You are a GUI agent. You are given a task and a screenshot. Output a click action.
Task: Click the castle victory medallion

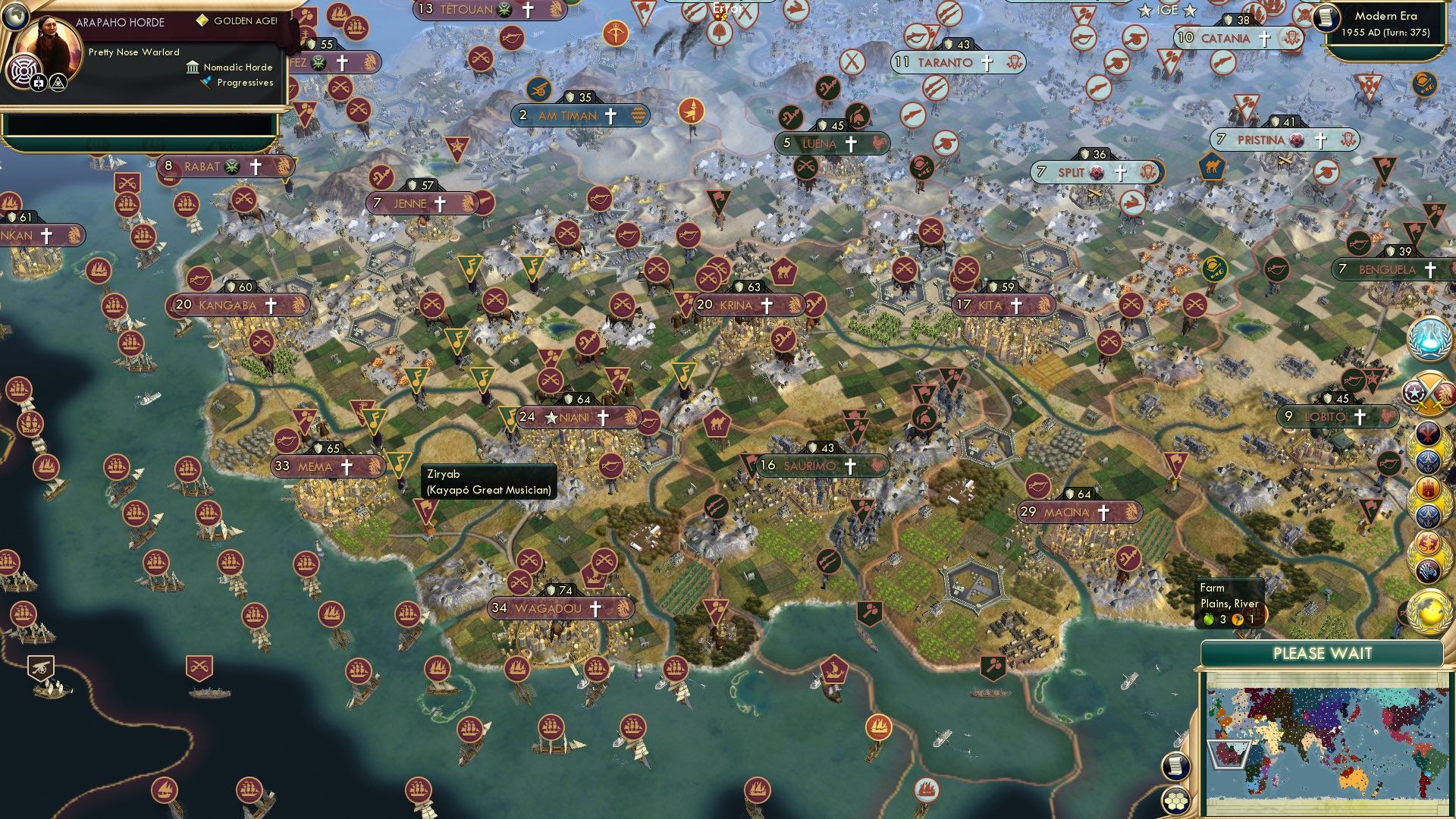point(1429,486)
